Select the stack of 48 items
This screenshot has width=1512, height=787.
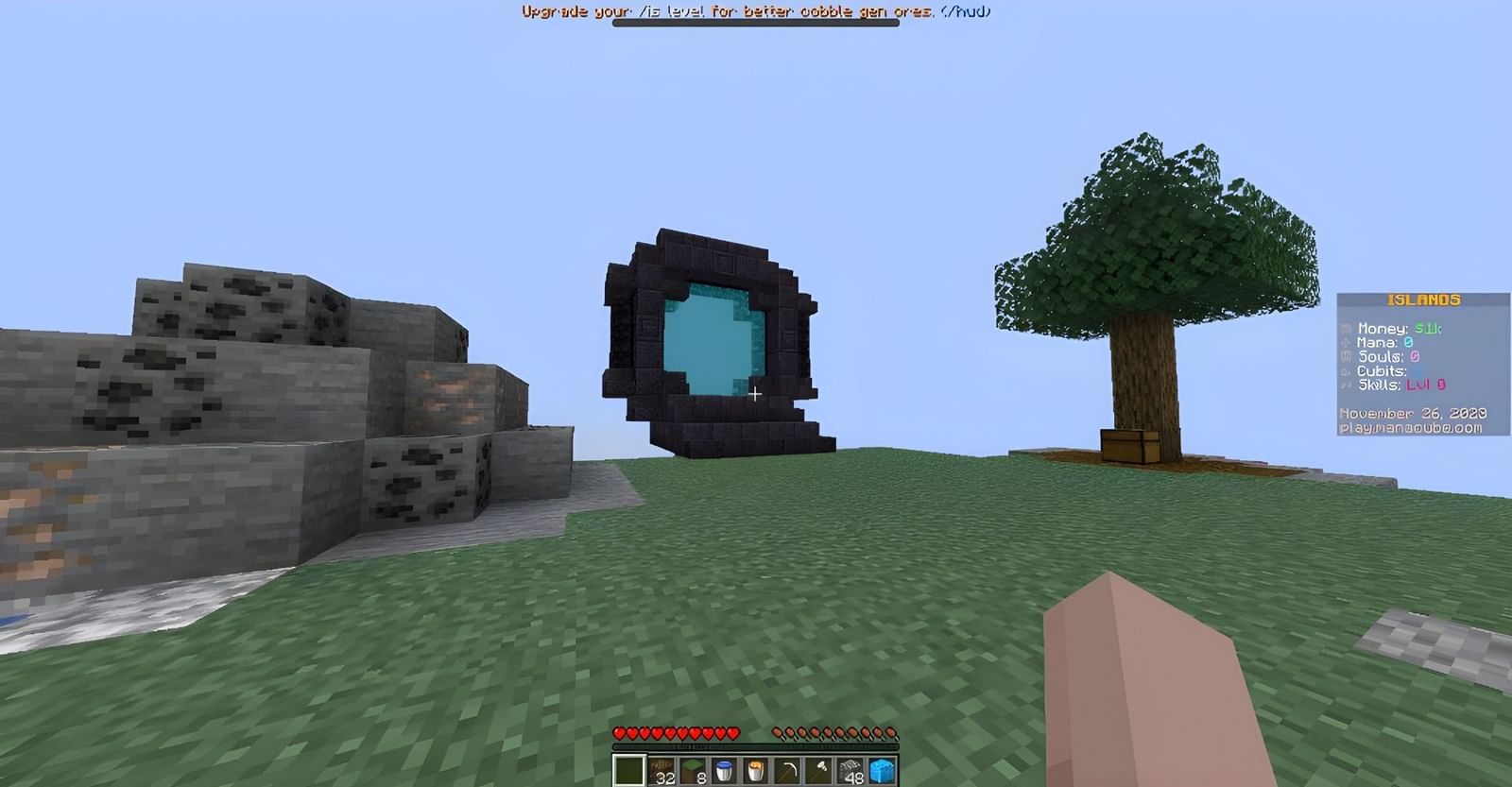coord(849,769)
